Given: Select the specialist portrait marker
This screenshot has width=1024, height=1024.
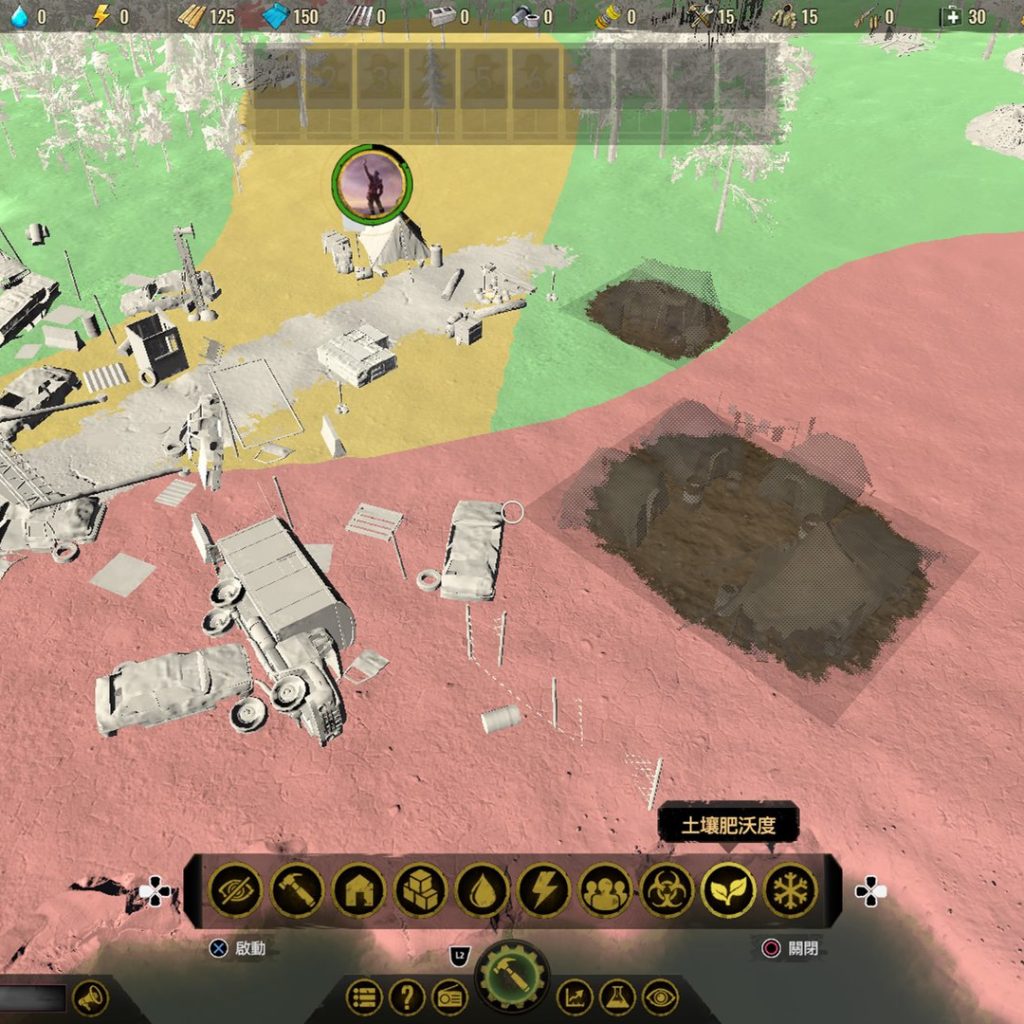Looking at the screenshot, I should pyautogui.click(x=372, y=183).
